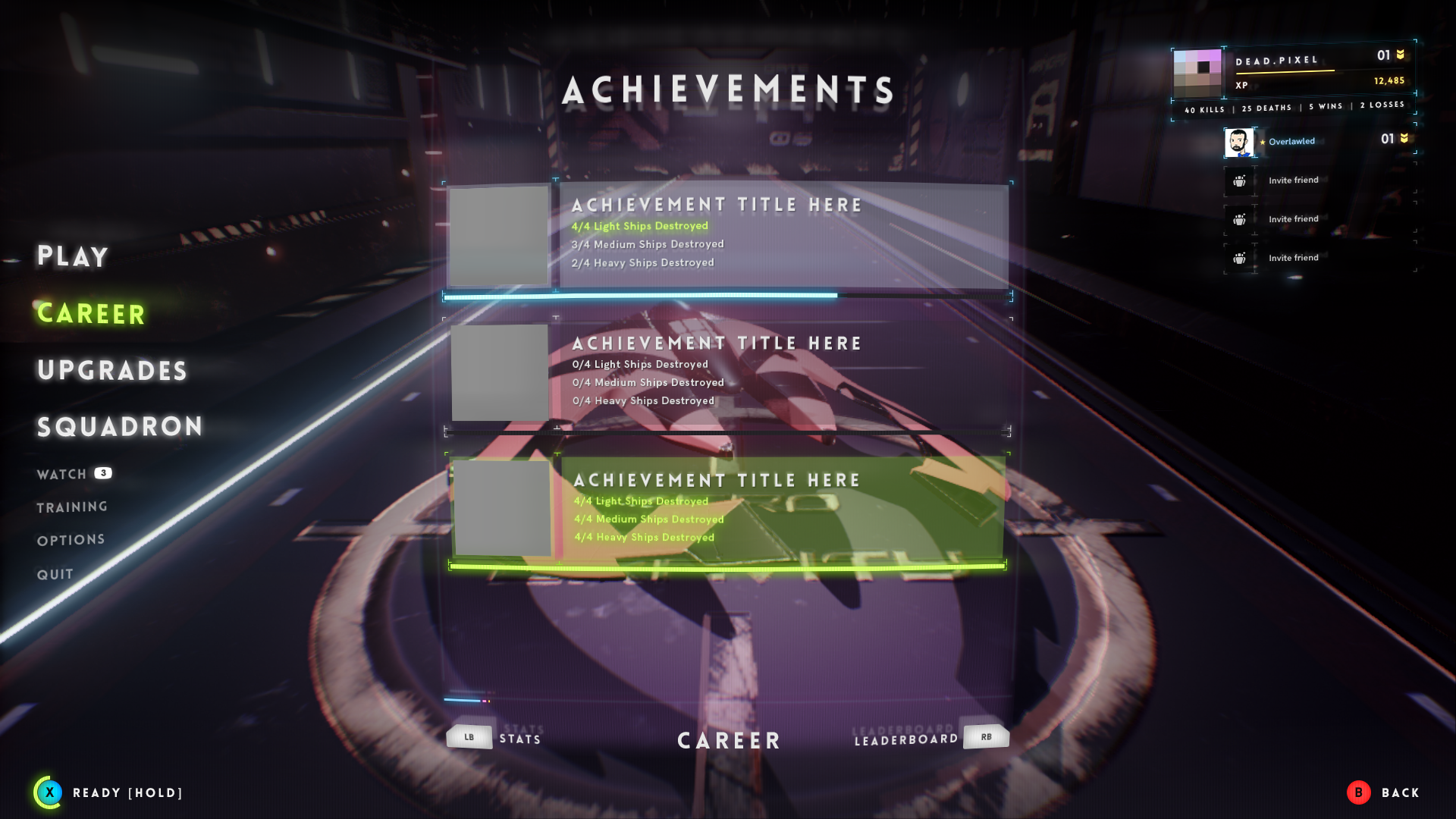
Task: Open the Play menu
Action: 73,256
